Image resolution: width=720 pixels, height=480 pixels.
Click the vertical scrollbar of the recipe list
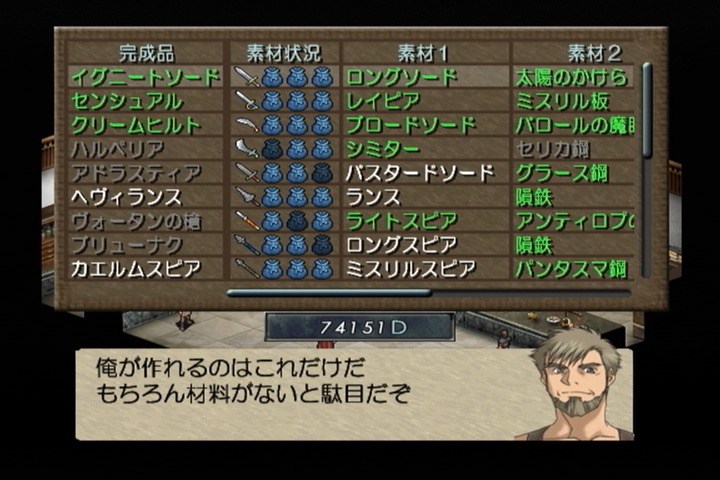pyautogui.click(x=647, y=110)
